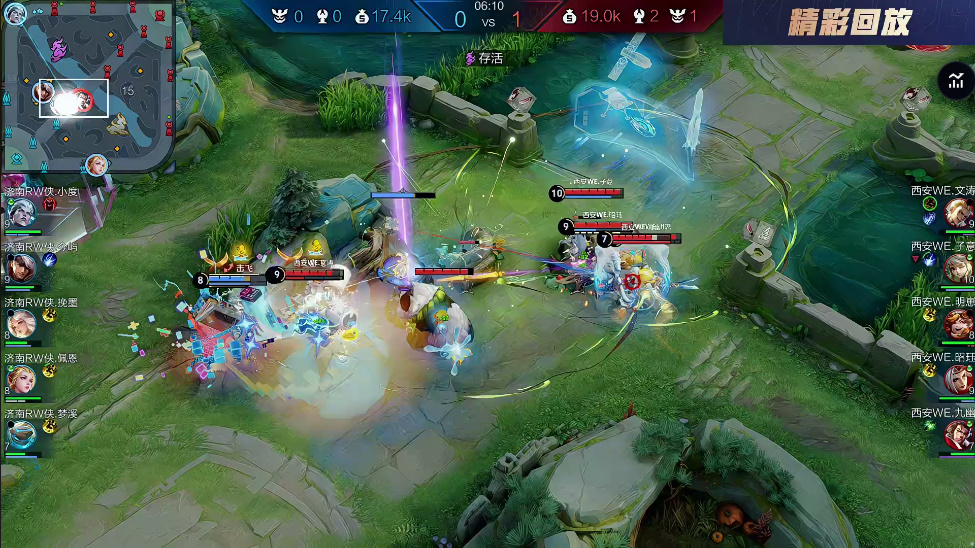975x548 pixels.
Task: Select player 济南RW侠.挽墨 portrait
Action: pos(22,324)
